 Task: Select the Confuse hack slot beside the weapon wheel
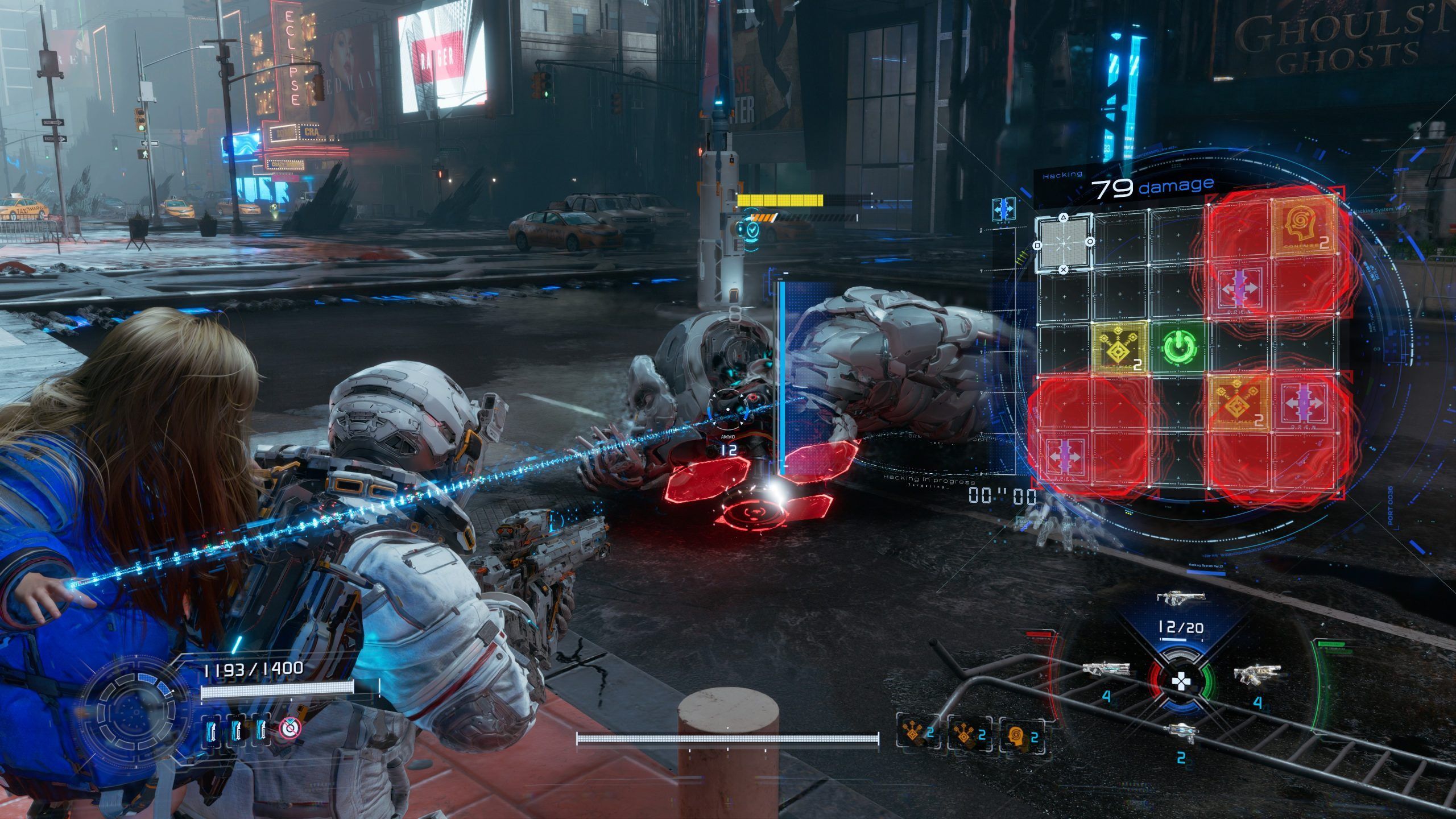1021,737
